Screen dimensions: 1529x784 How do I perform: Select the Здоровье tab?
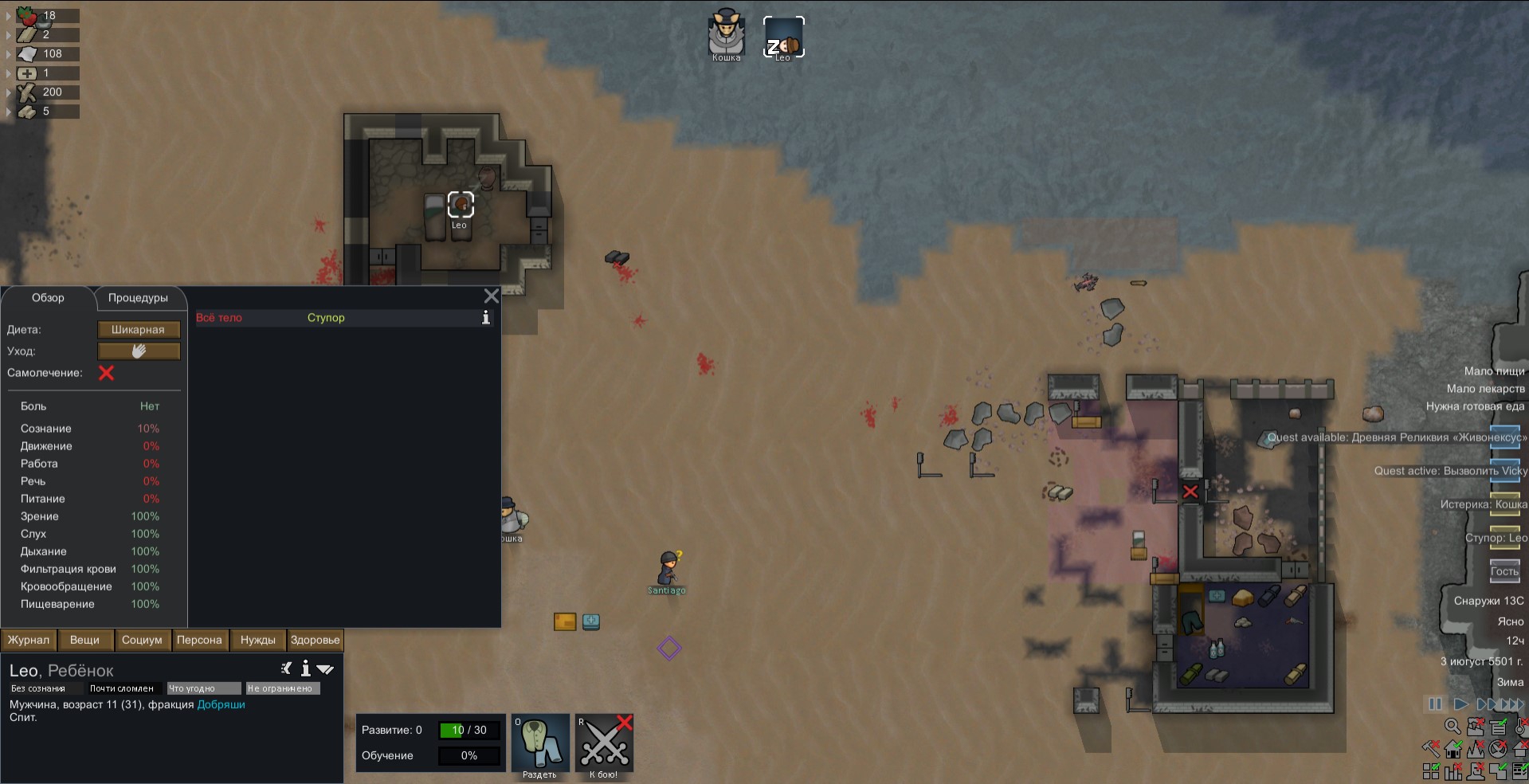(315, 640)
